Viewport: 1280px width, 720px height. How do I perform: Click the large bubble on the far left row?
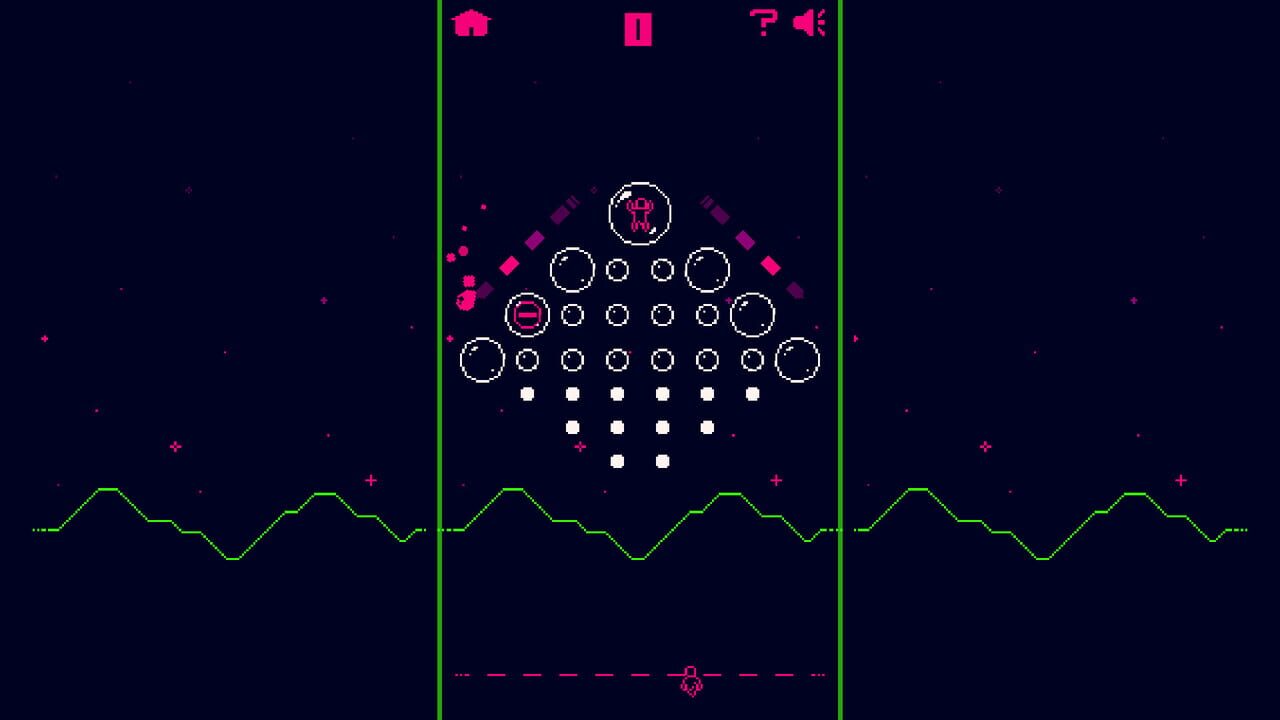point(480,359)
